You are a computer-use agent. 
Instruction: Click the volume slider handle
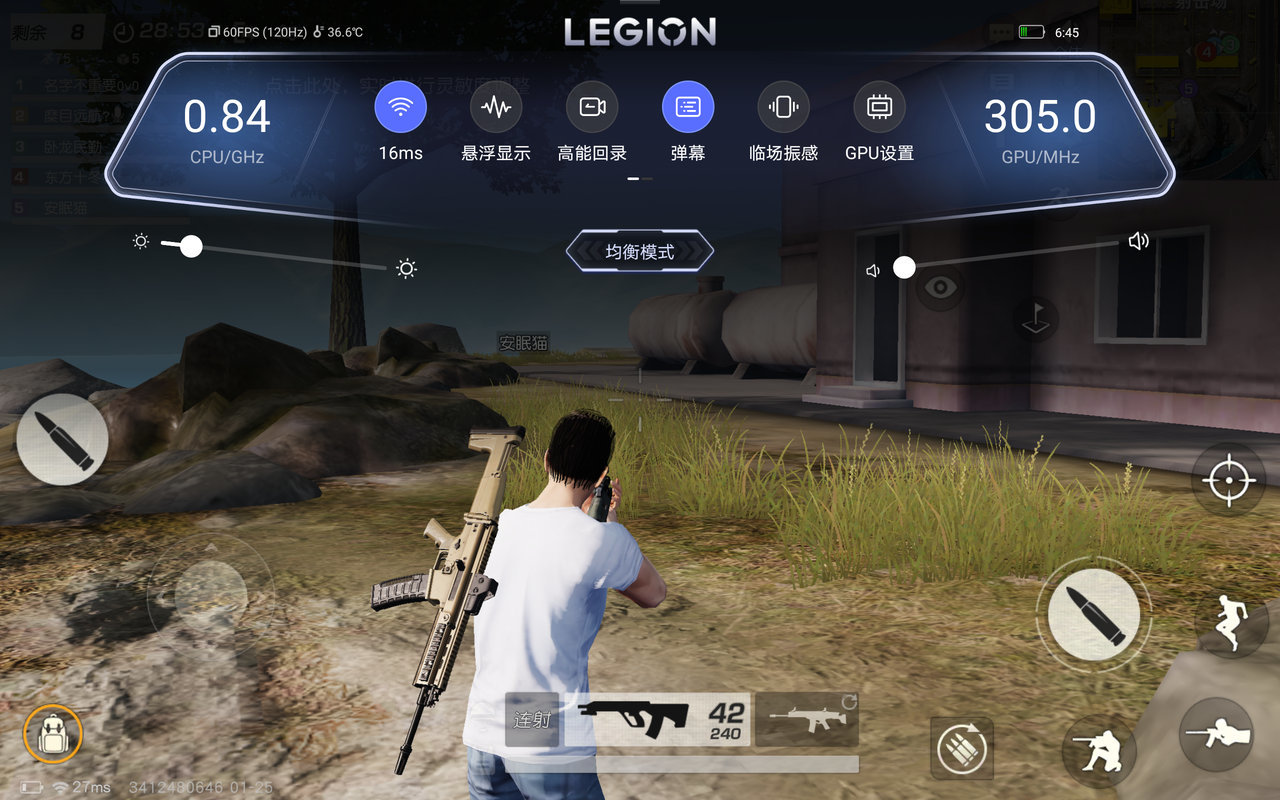click(904, 267)
